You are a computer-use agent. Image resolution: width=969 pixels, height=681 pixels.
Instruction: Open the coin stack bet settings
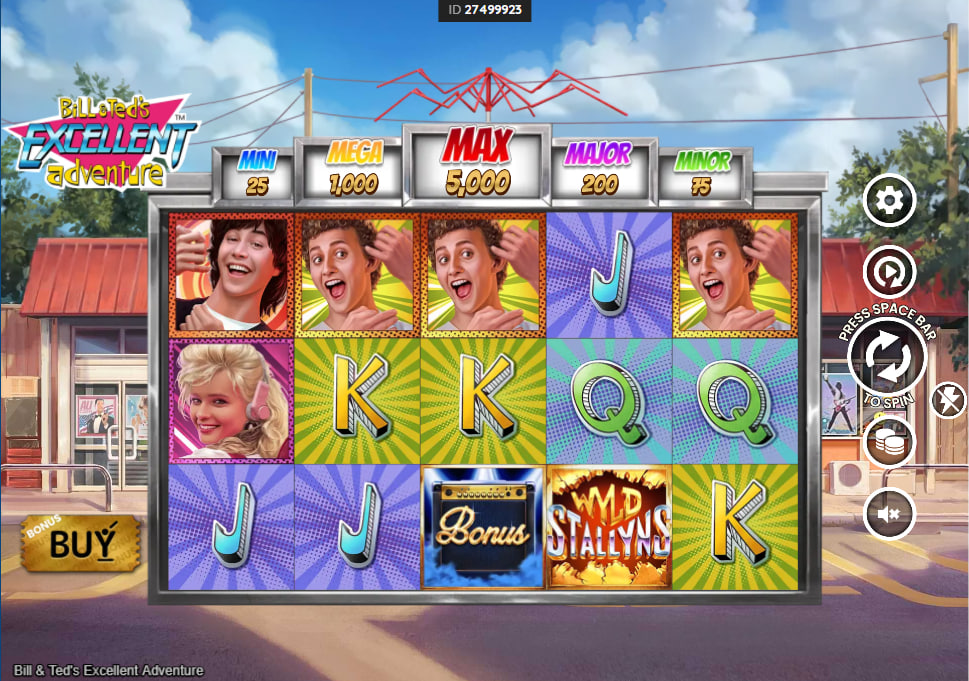pyautogui.click(x=888, y=441)
